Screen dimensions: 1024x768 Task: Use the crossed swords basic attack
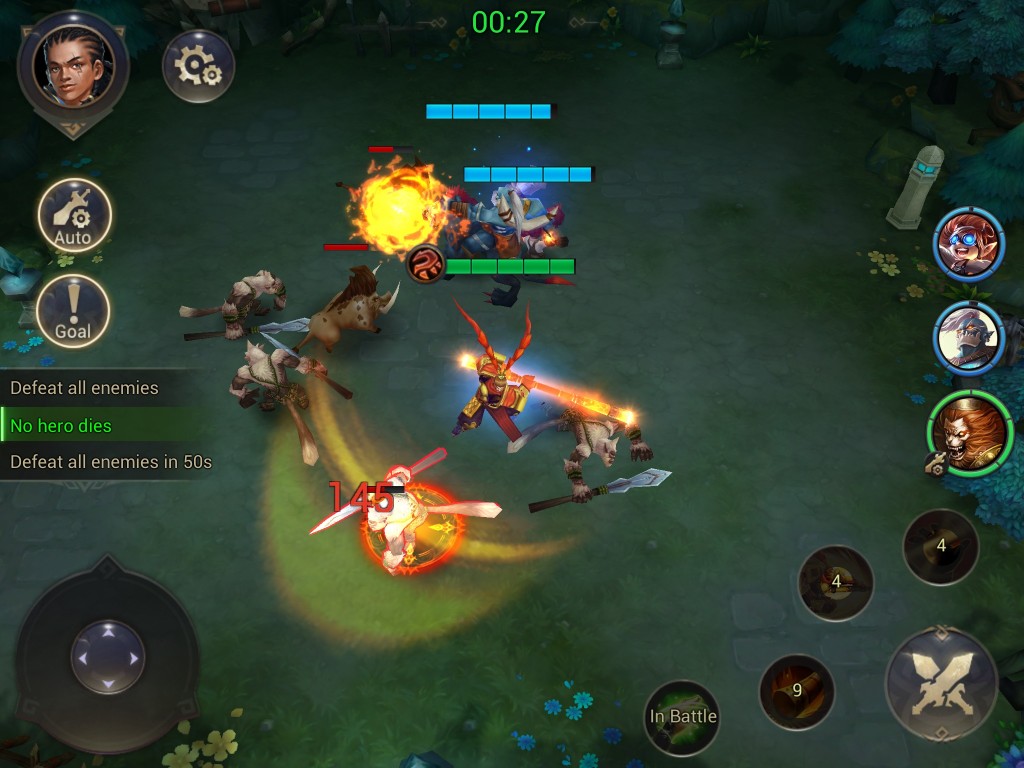point(941,684)
